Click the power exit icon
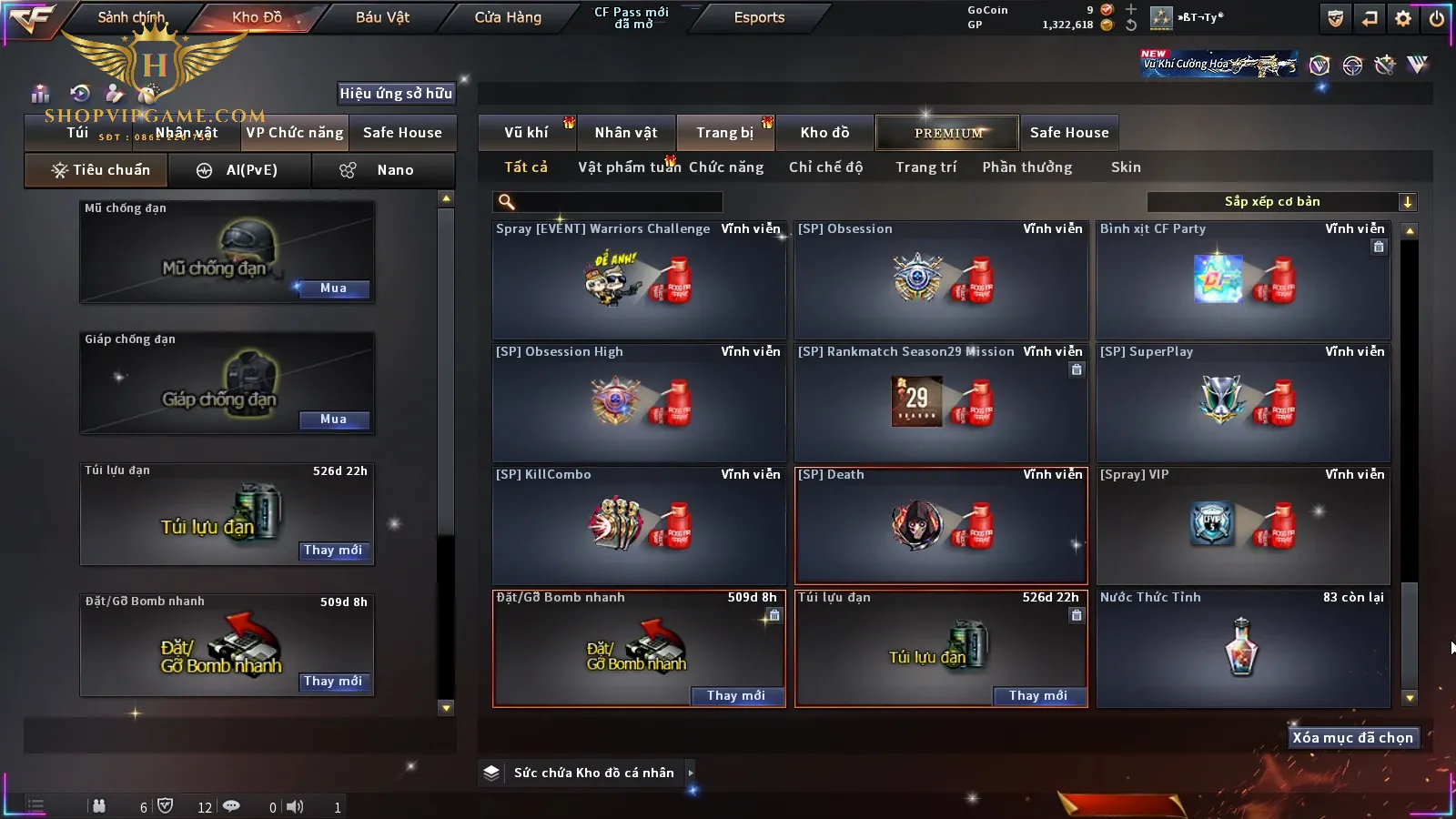 1437,18
